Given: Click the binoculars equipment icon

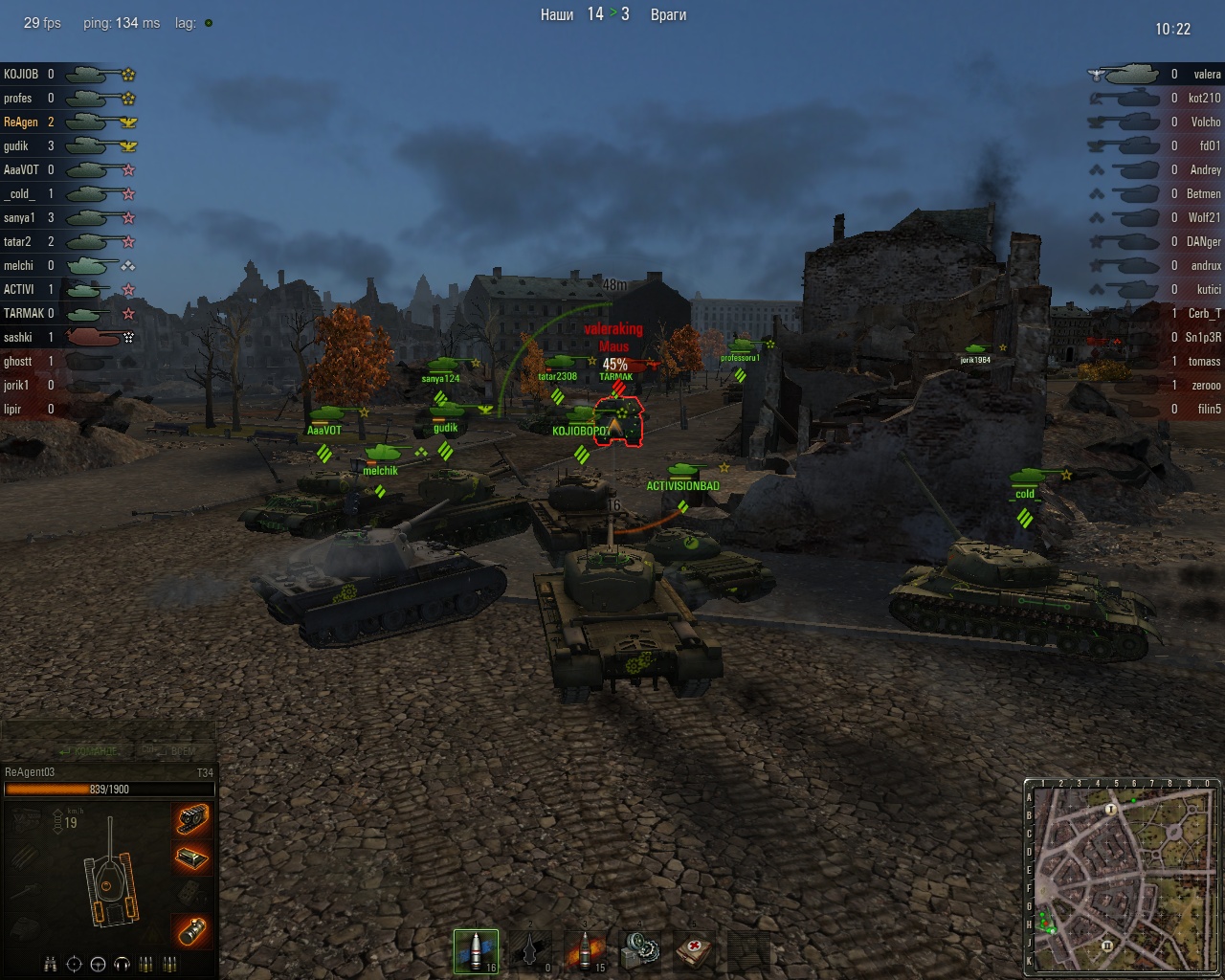Looking at the screenshot, I should click(52, 964).
